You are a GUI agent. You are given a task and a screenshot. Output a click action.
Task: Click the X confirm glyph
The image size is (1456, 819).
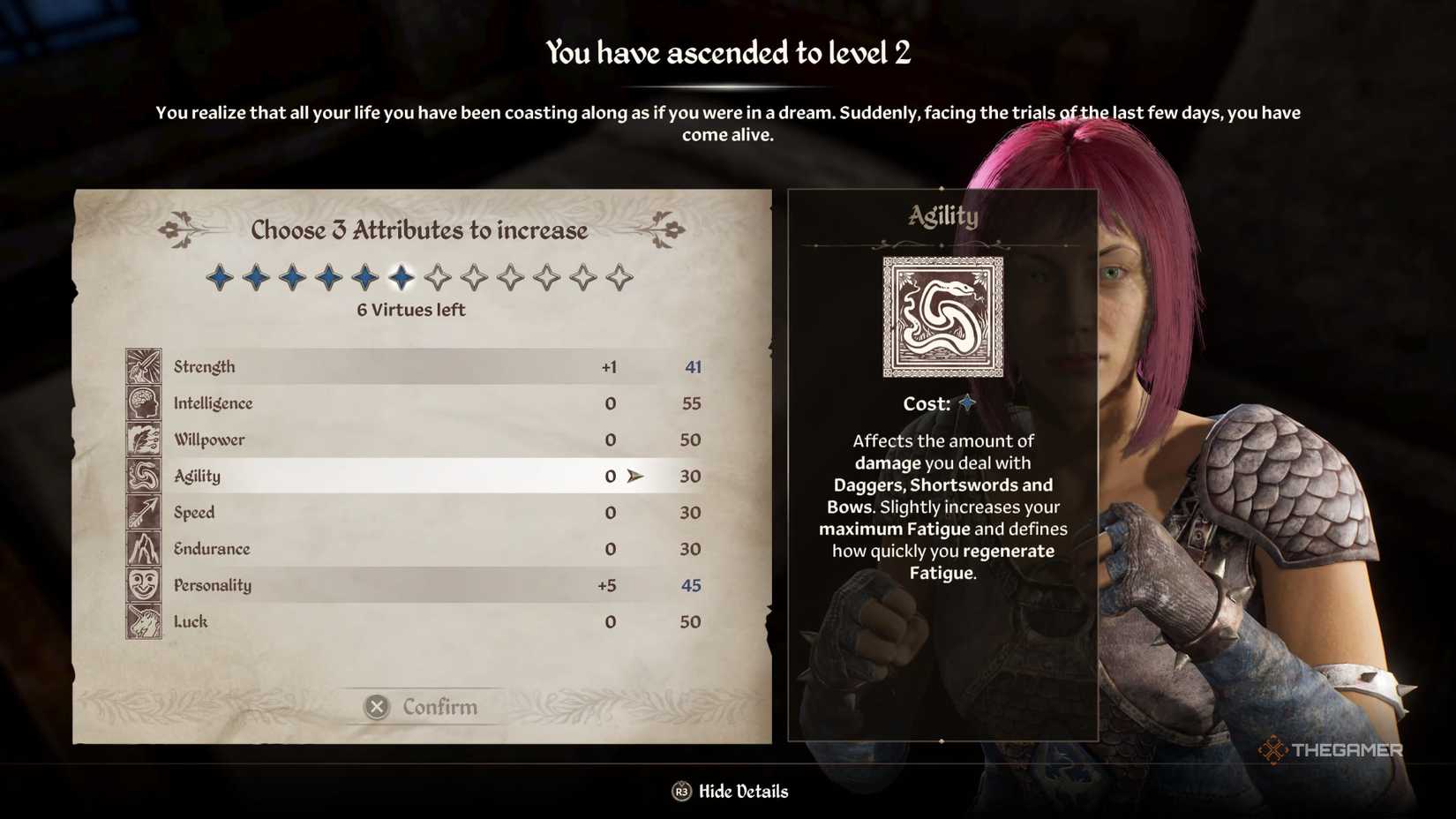tap(378, 706)
